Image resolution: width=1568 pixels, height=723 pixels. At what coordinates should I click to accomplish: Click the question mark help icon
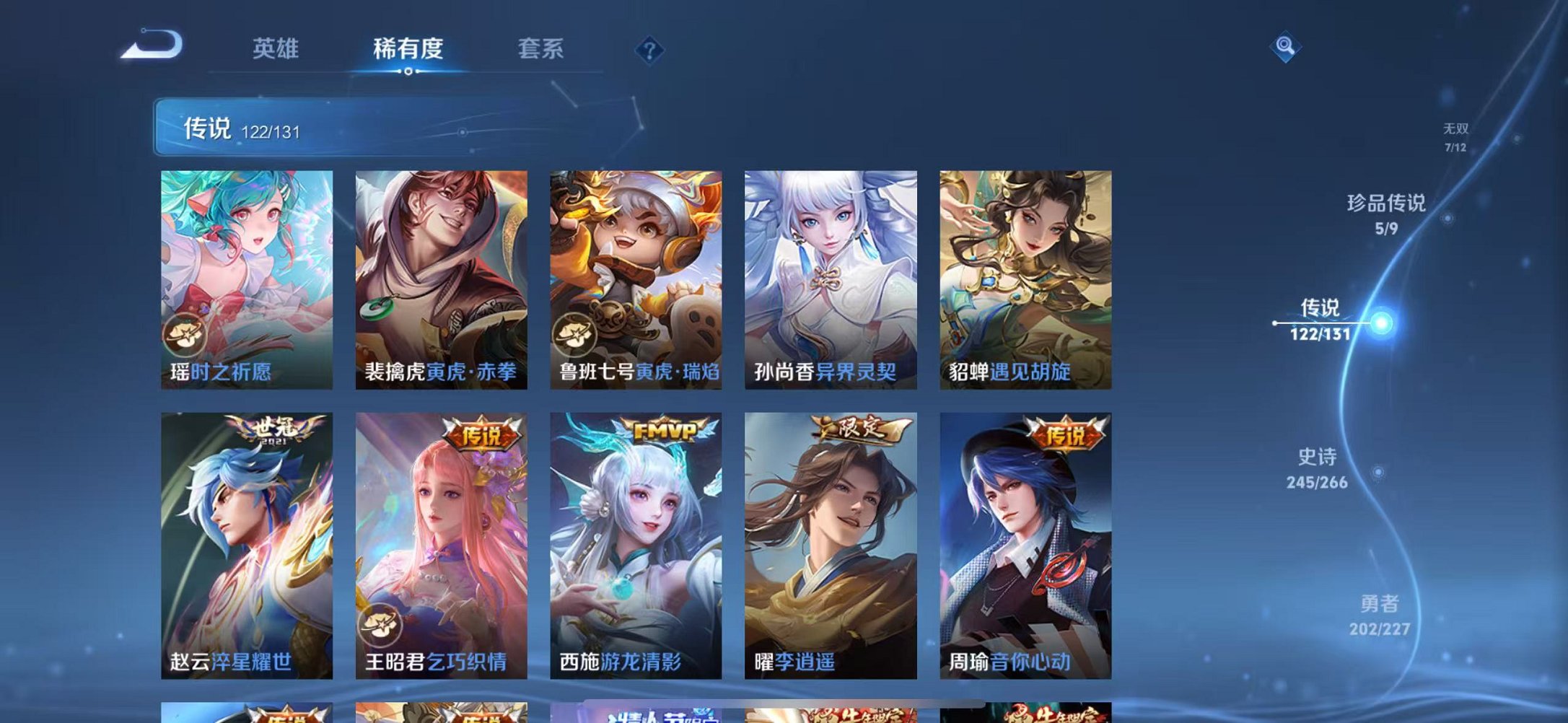click(x=648, y=50)
